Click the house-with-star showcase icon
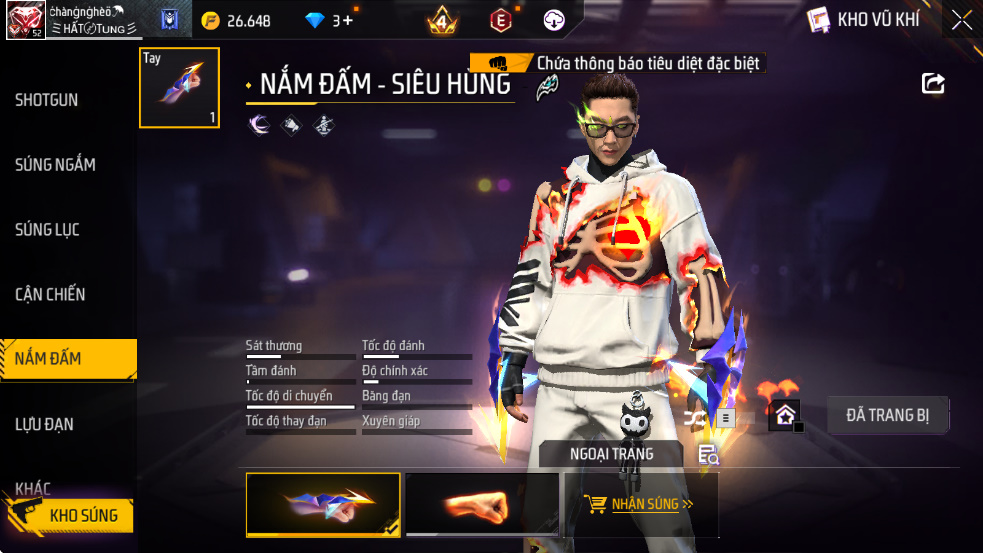 [784, 415]
